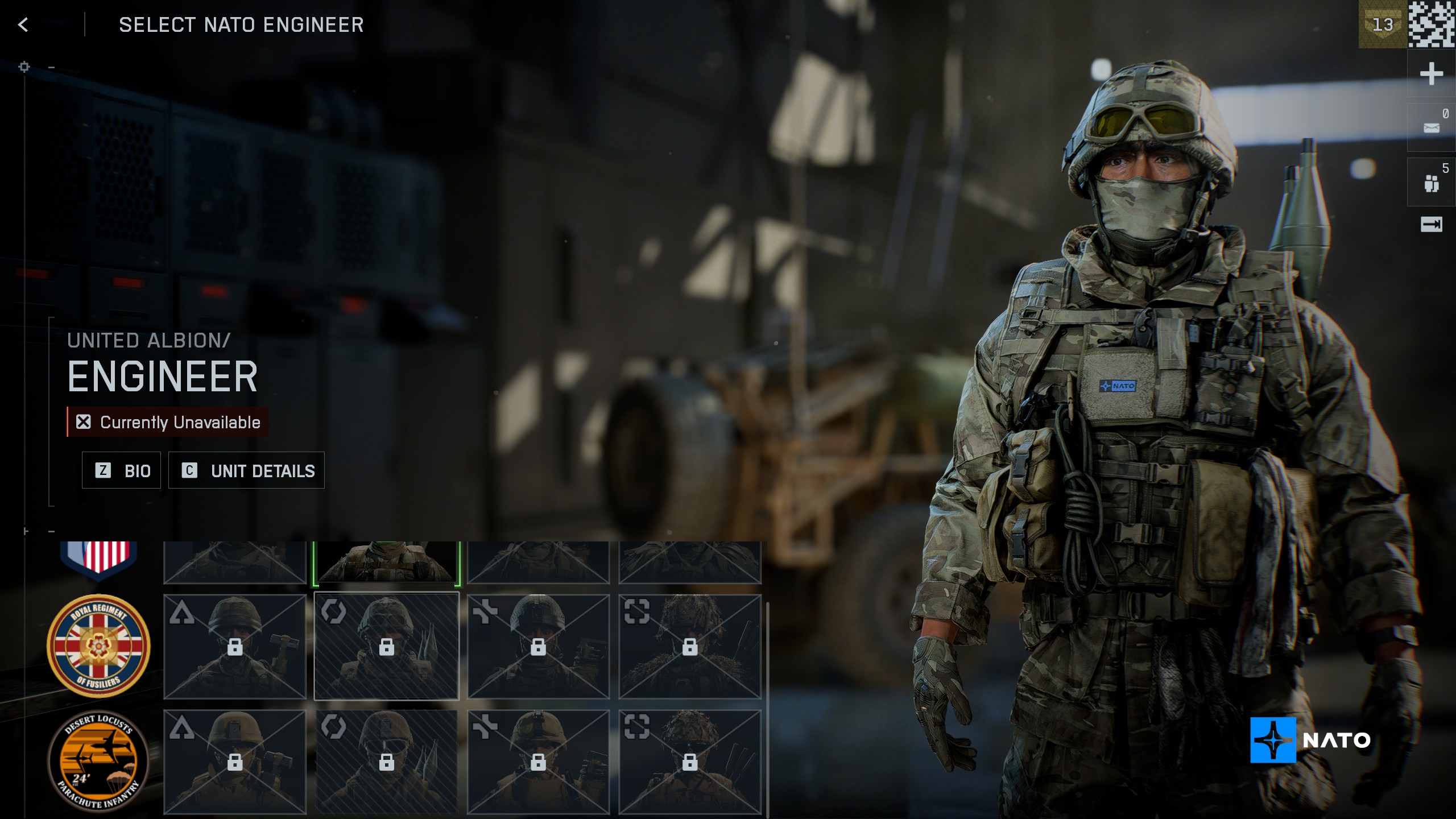
Task: Pick the Desert Locusts support soldier tile
Action: pyautogui.click(x=538, y=762)
